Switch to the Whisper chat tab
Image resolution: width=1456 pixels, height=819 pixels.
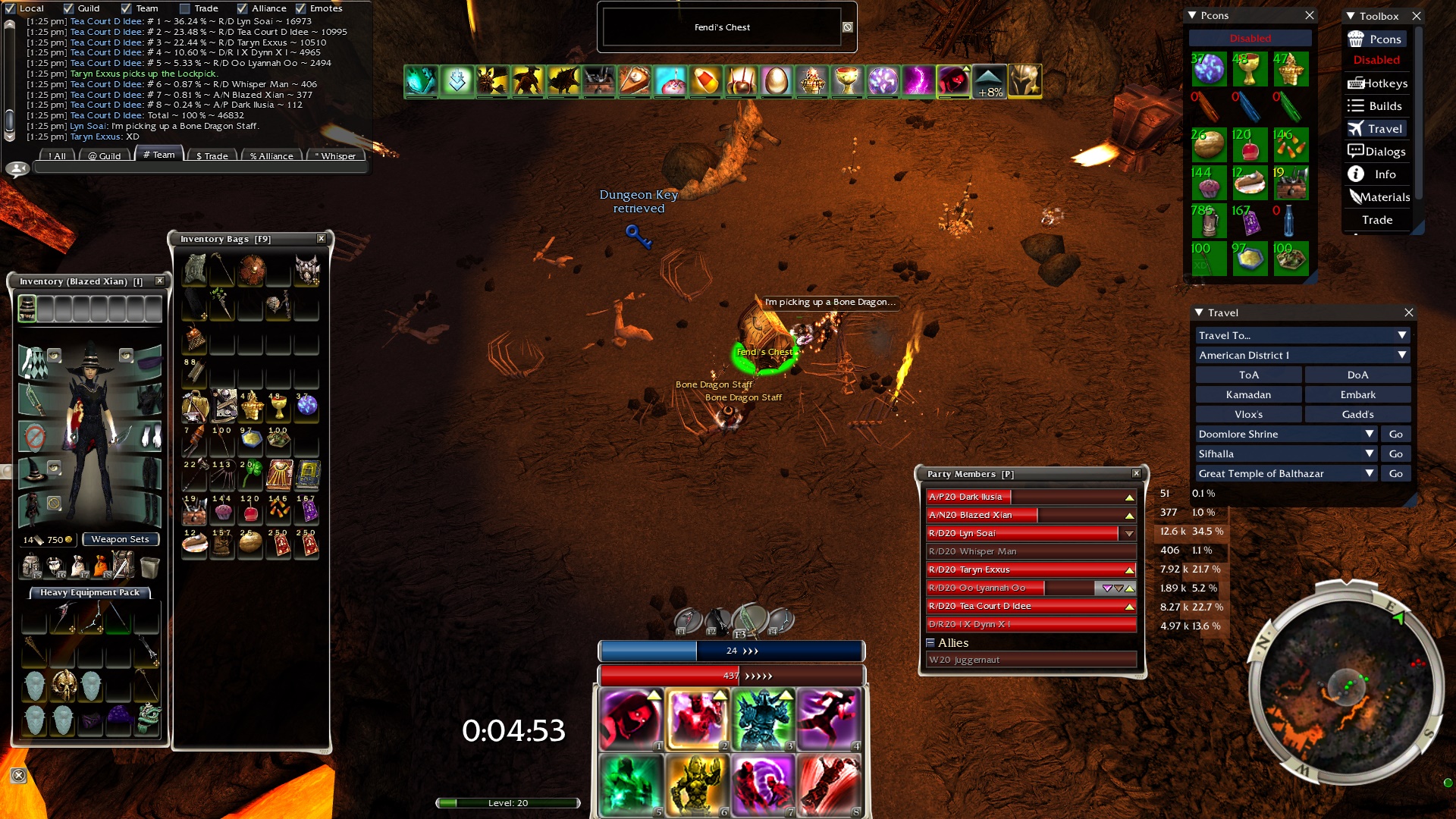[335, 156]
